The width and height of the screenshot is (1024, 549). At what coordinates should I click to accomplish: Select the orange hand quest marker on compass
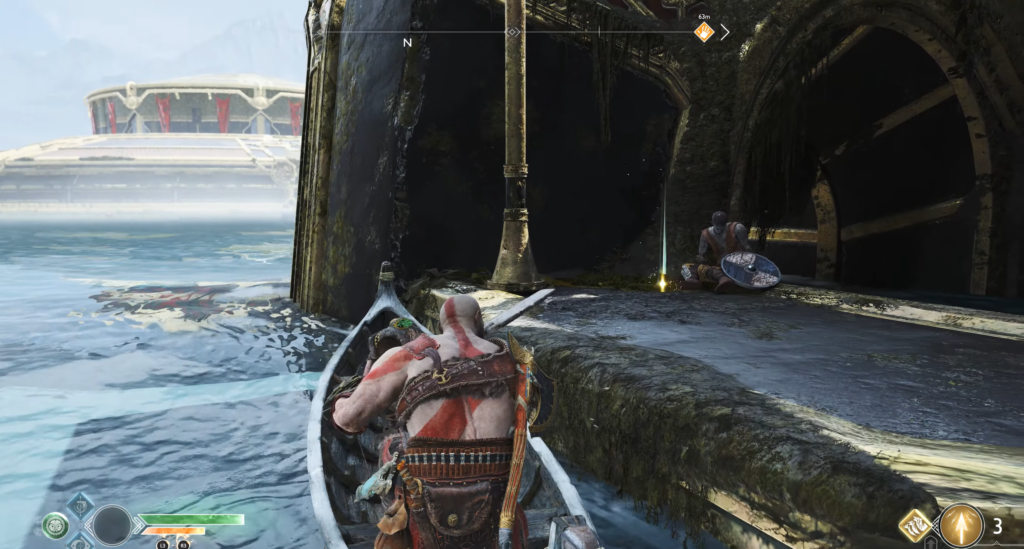coord(704,32)
